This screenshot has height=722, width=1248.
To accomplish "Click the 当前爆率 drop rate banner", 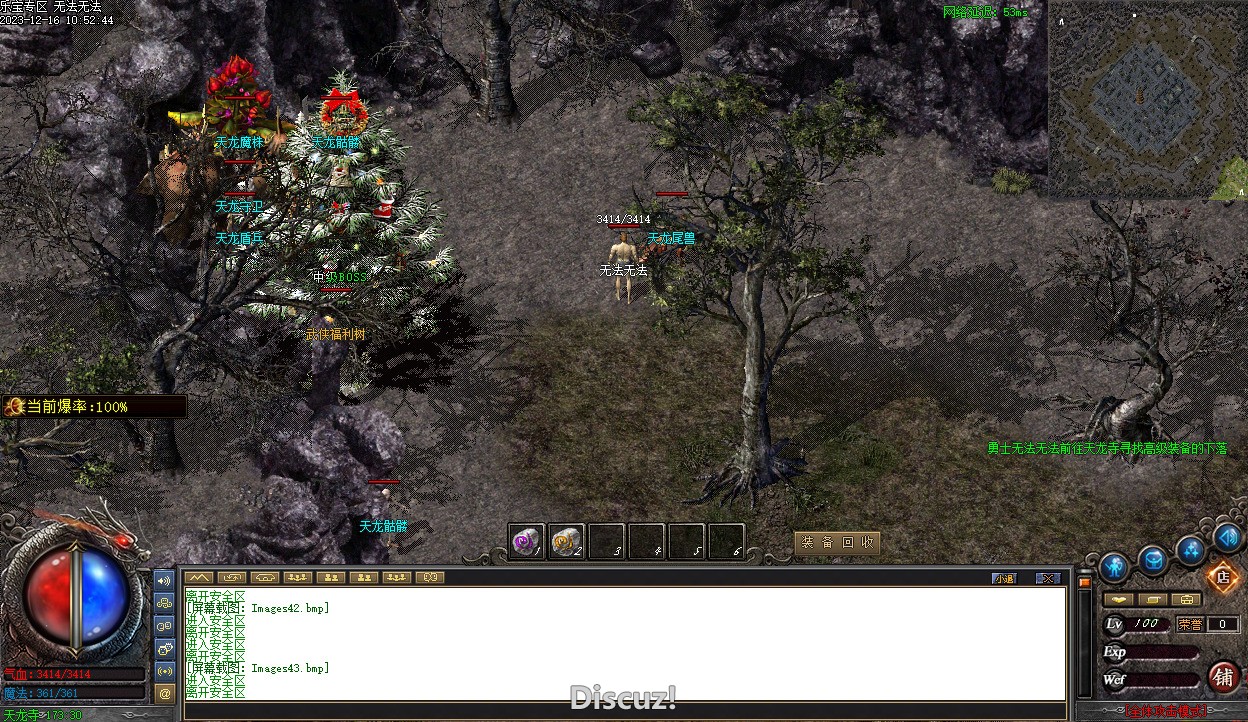I will tap(93, 407).
